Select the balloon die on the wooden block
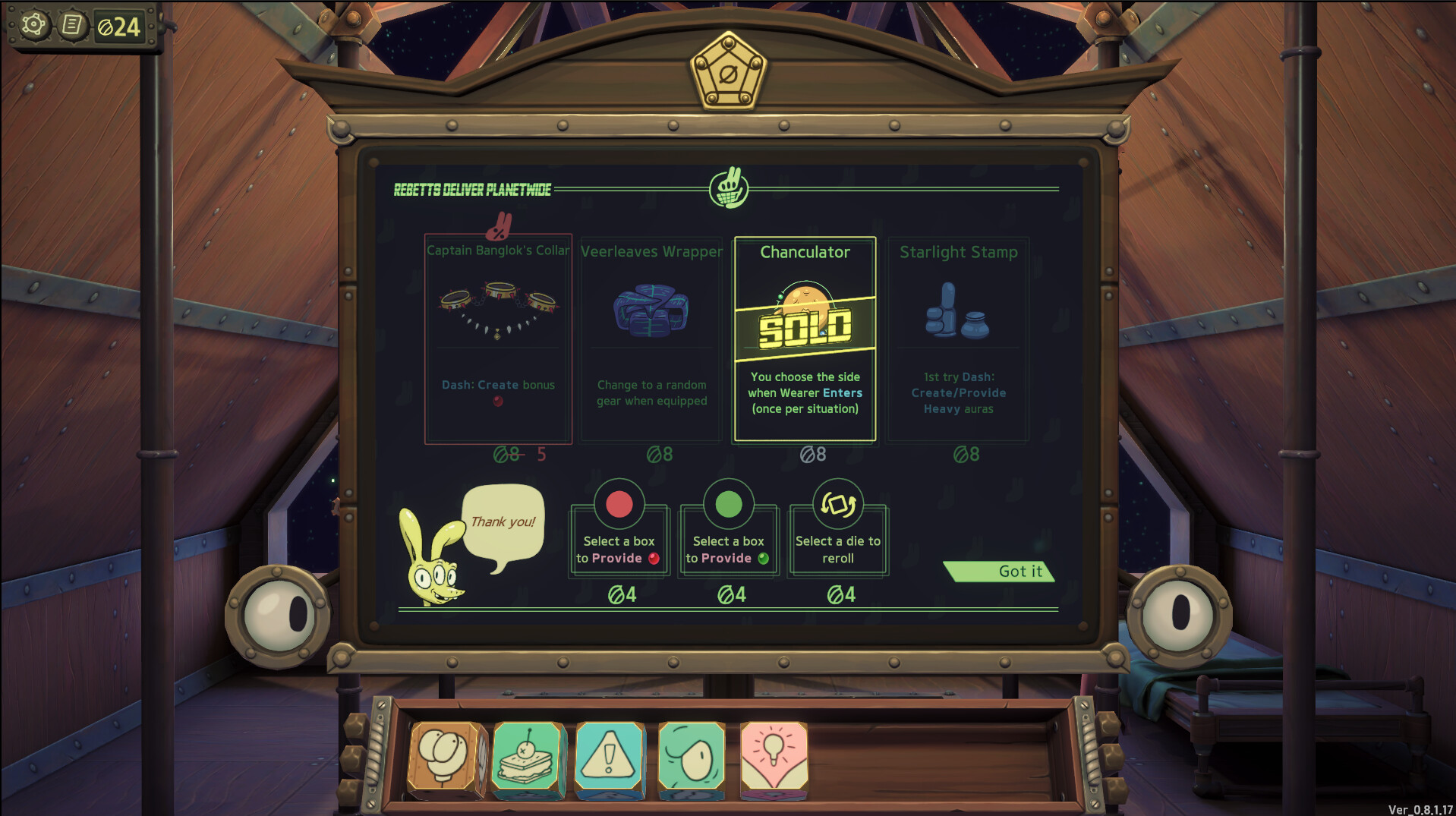This screenshot has height=816, width=1456. (x=445, y=757)
